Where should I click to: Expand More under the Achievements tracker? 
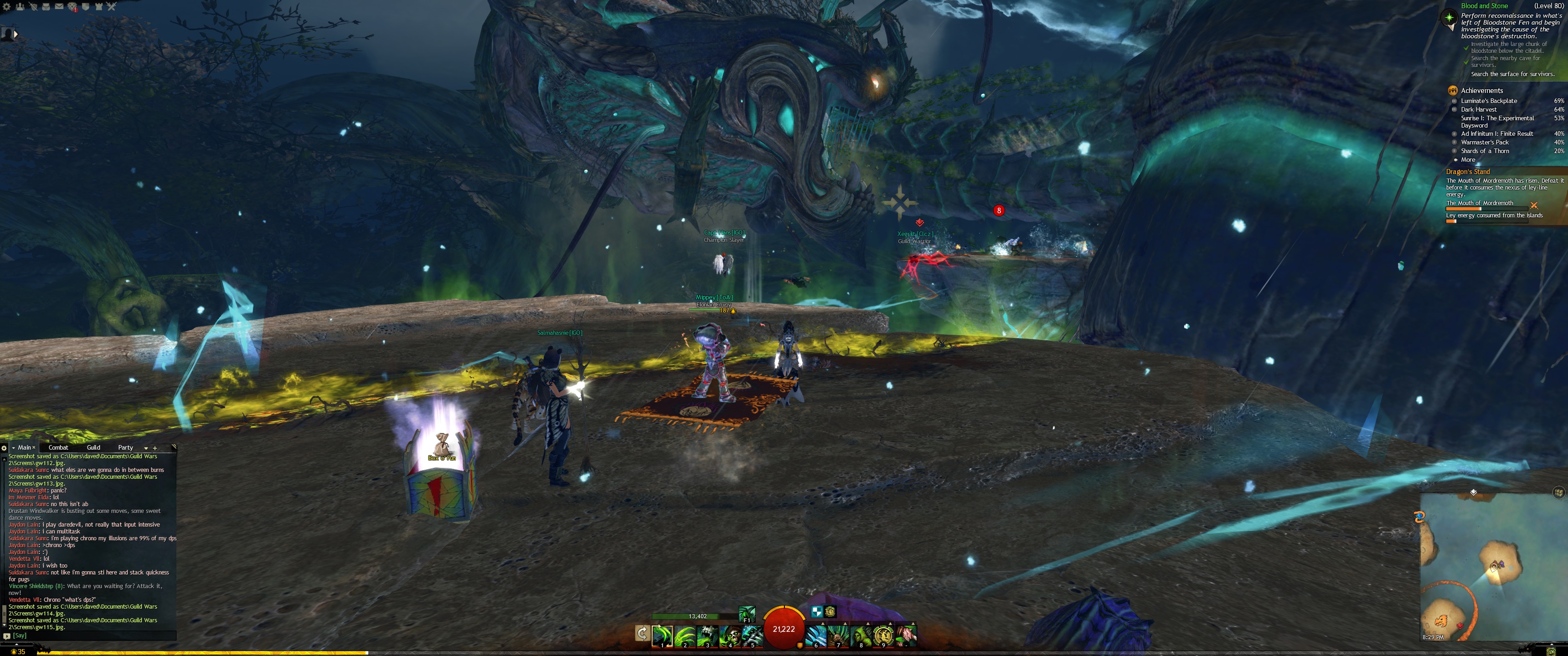tap(1468, 159)
